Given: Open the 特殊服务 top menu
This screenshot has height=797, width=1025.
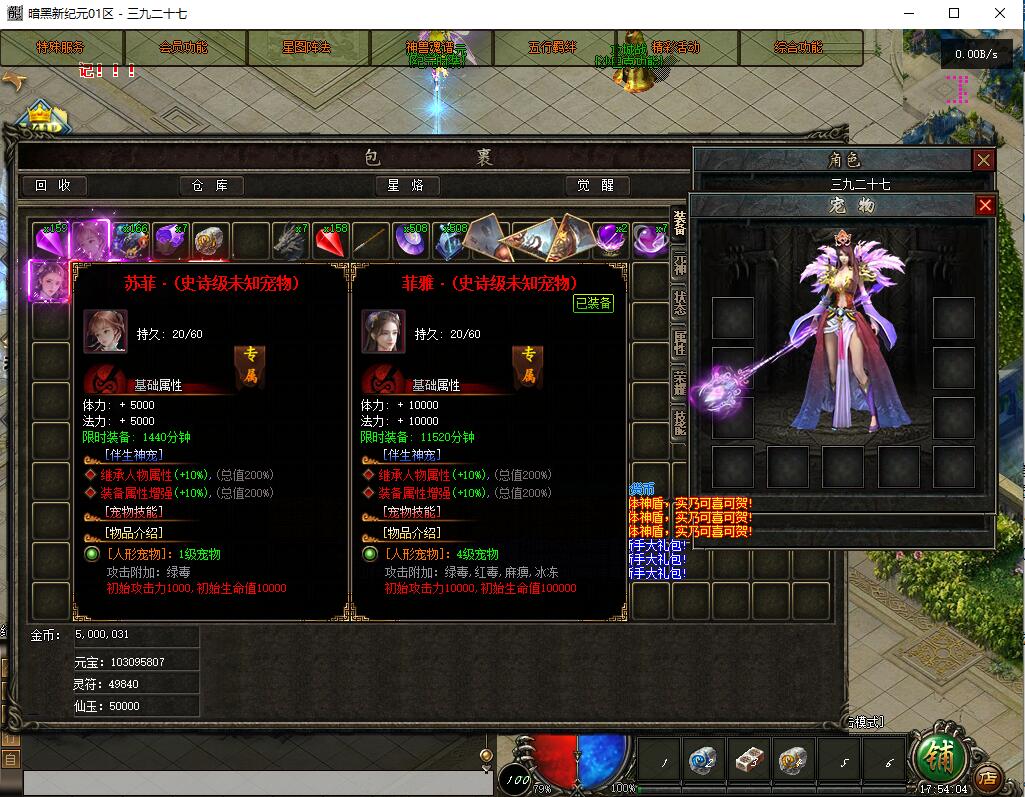Looking at the screenshot, I should click(x=61, y=47).
